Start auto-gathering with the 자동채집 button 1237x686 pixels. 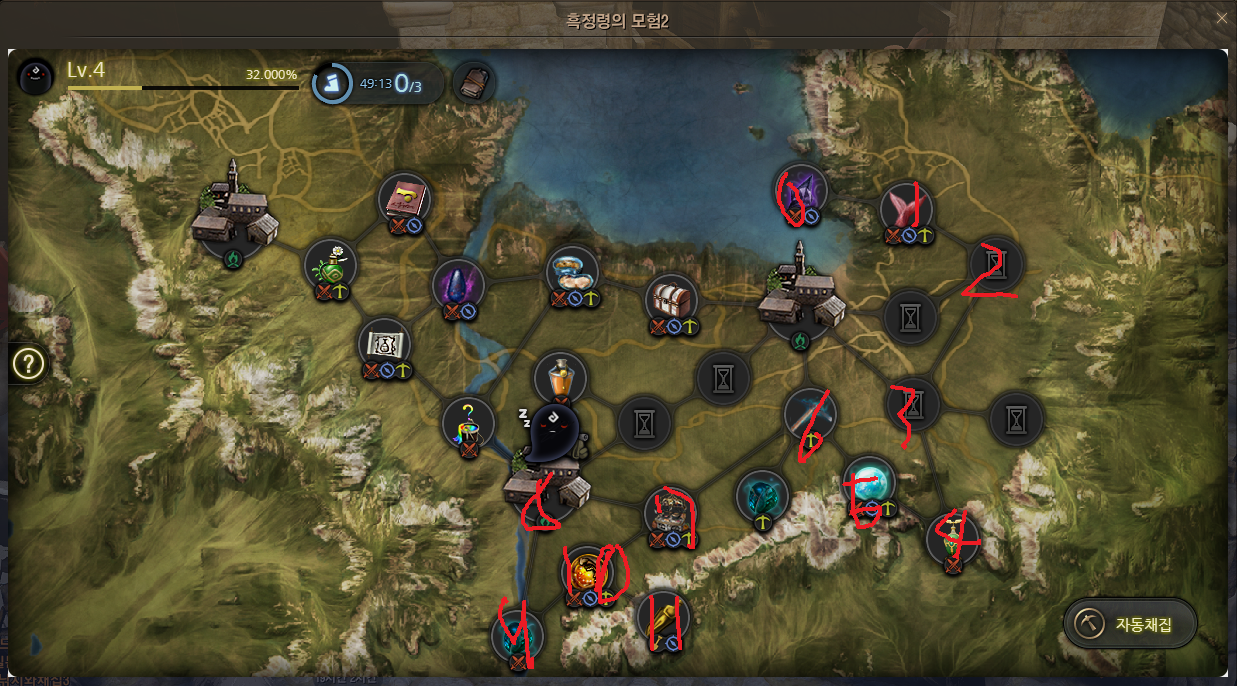click(x=1130, y=625)
